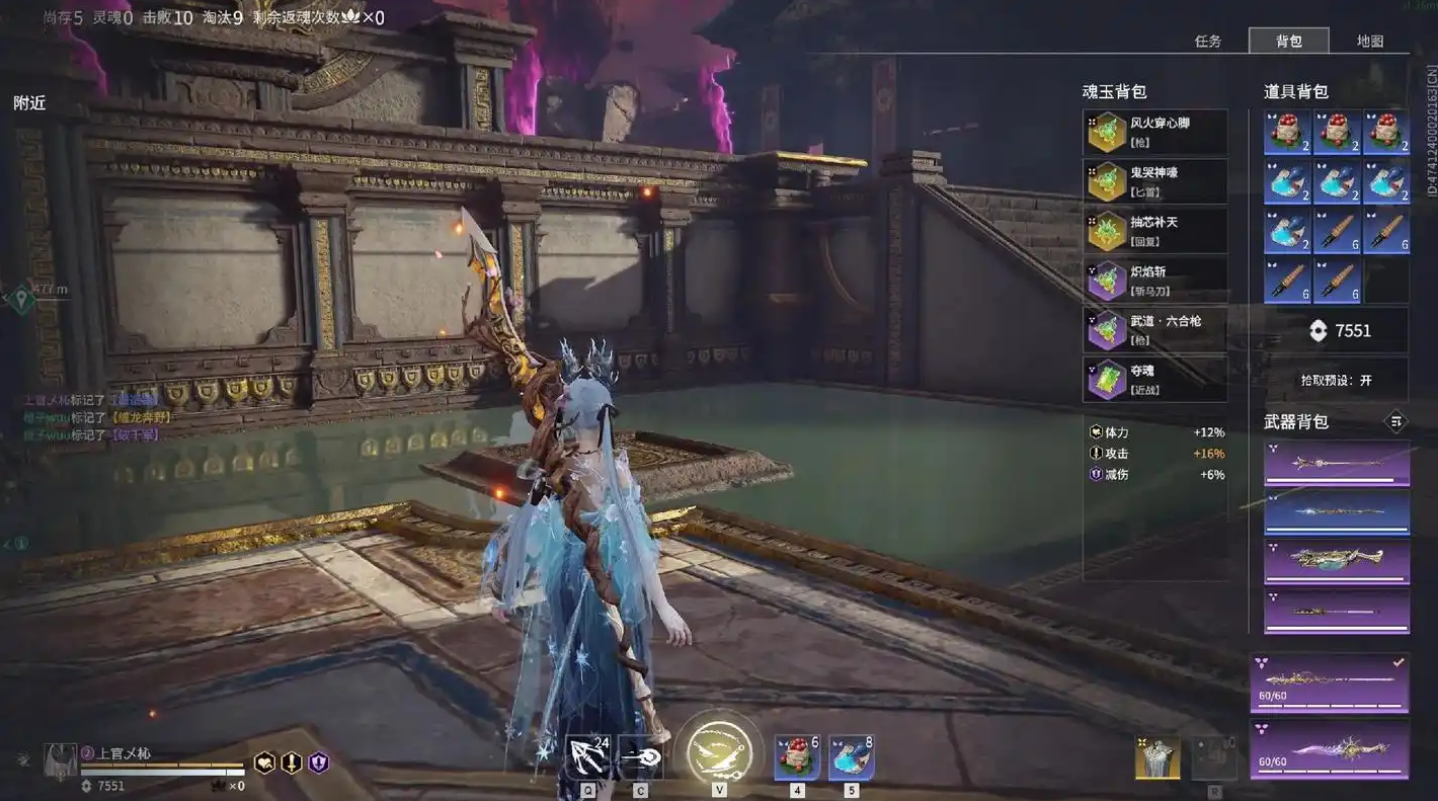The height and width of the screenshot is (801, 1438).
Task: Select the 背包 tab
Action: [x=1288, y=41]
